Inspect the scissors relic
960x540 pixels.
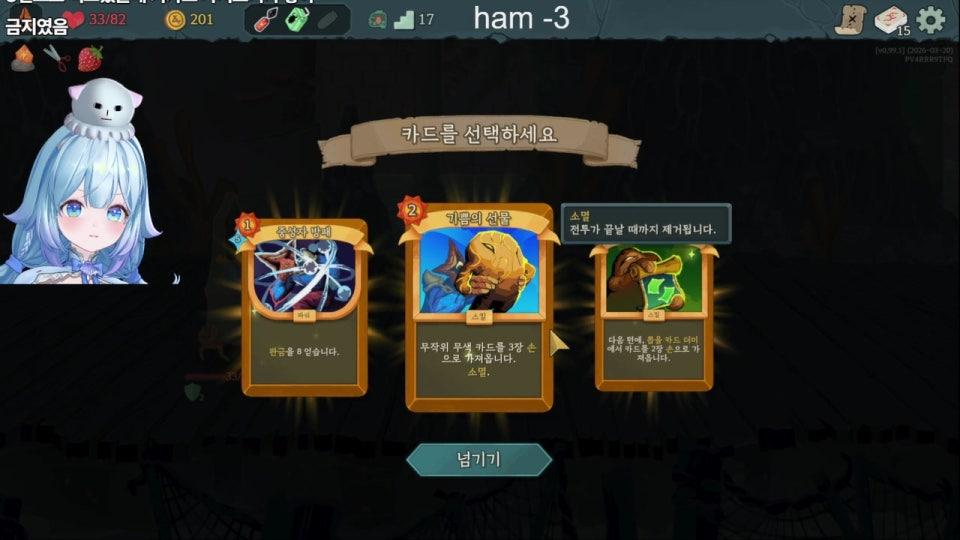tap(57, 59)
